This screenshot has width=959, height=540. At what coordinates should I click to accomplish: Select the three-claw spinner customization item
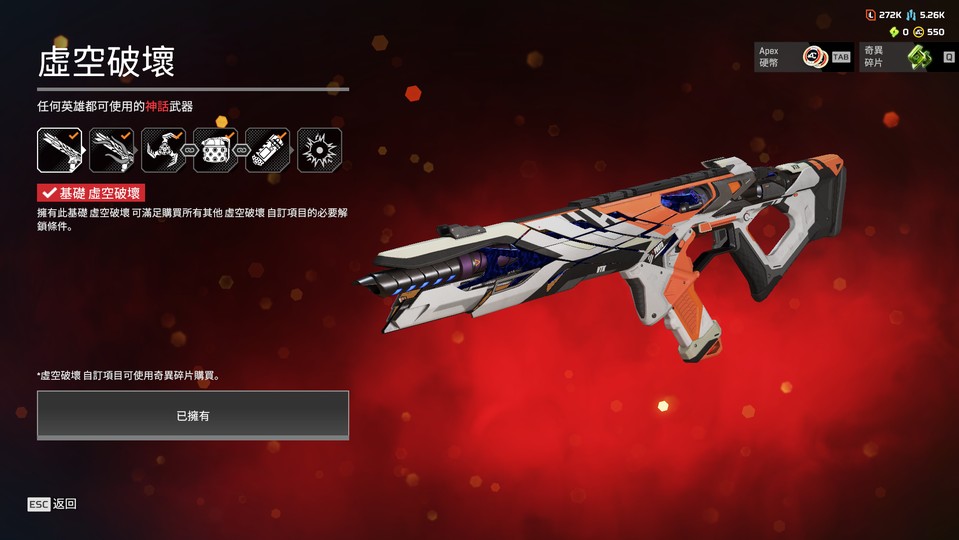click(163, 150)
